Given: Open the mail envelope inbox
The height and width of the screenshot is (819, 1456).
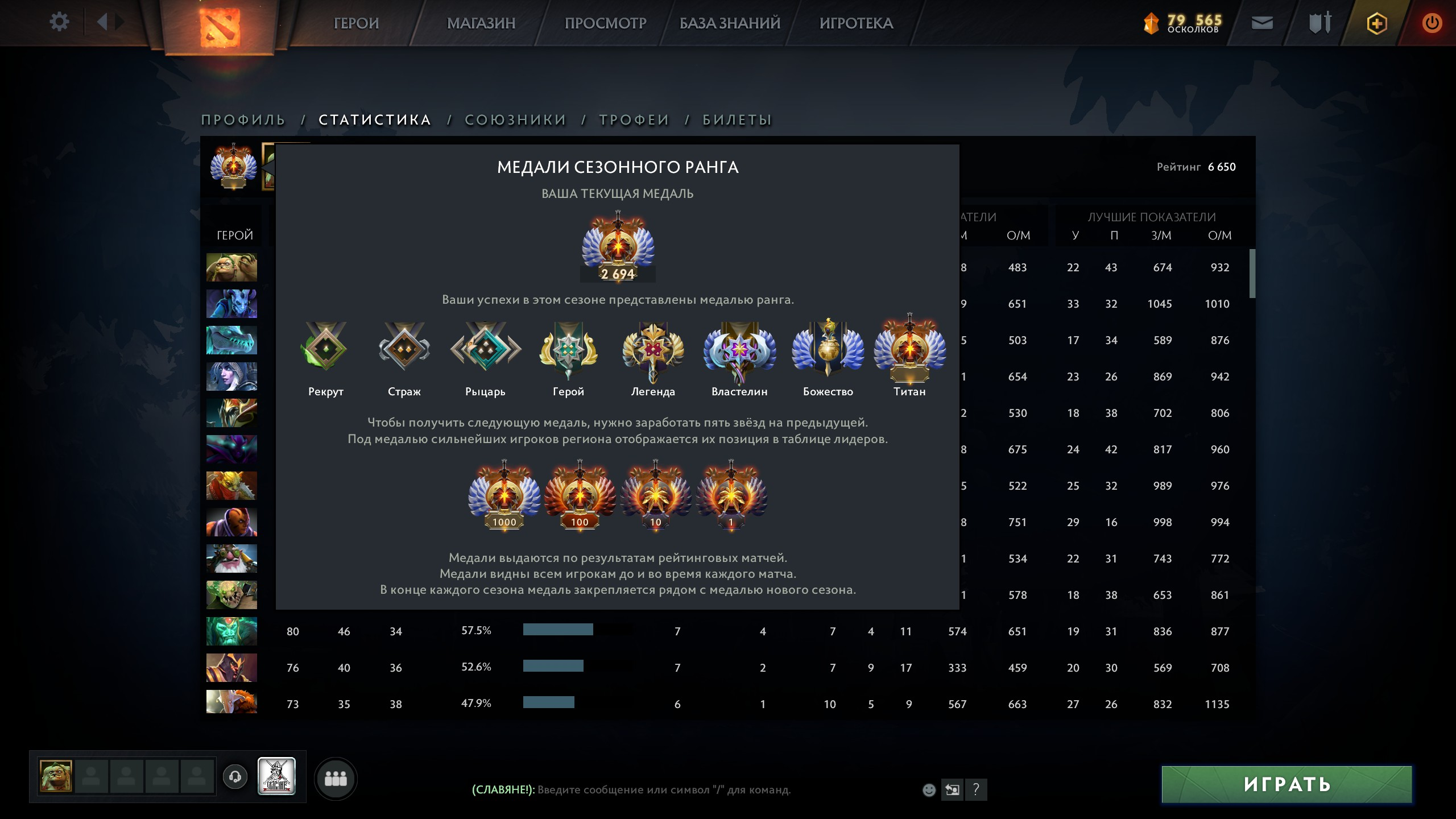Looking at the screenshot, I should coord(1262,23).
